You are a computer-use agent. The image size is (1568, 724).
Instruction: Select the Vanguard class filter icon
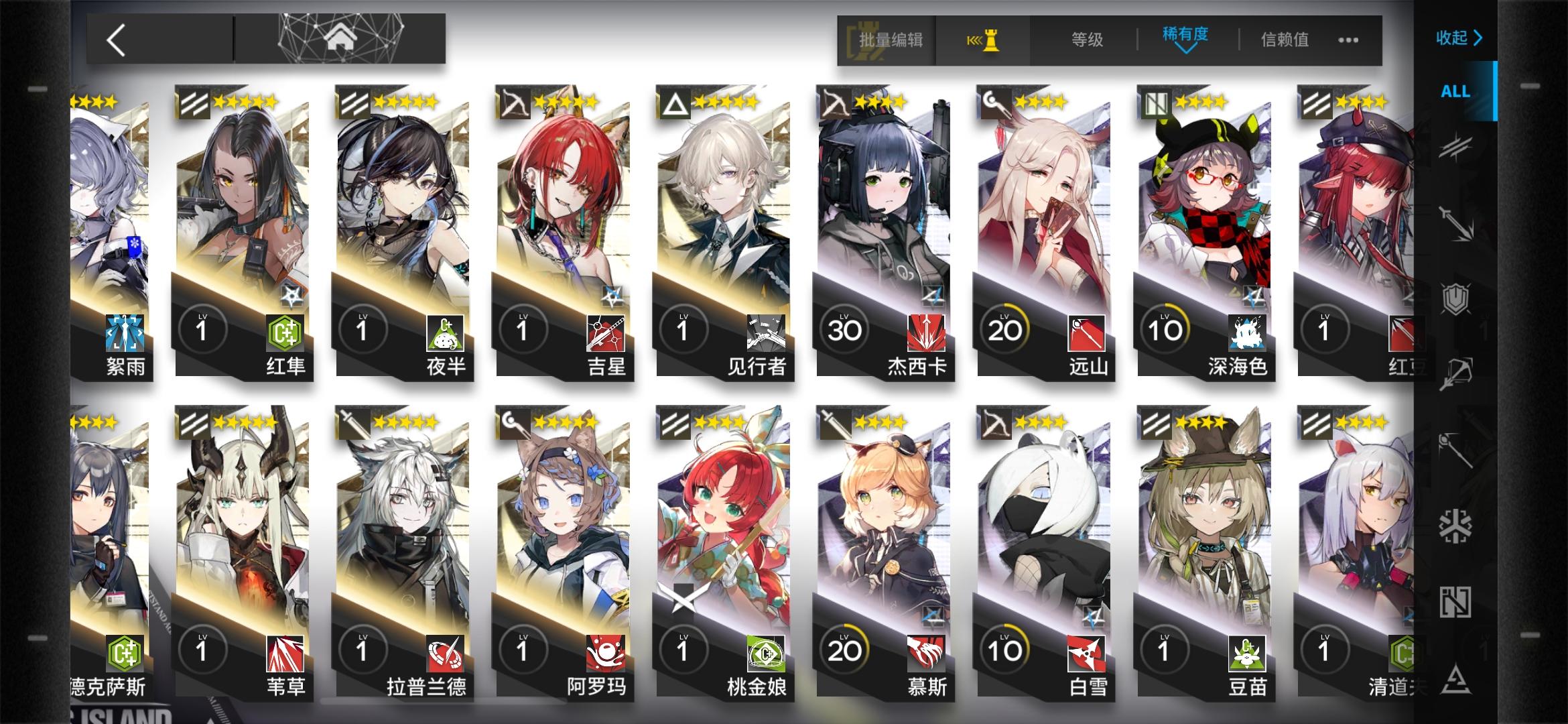[x=1455, y=146]
